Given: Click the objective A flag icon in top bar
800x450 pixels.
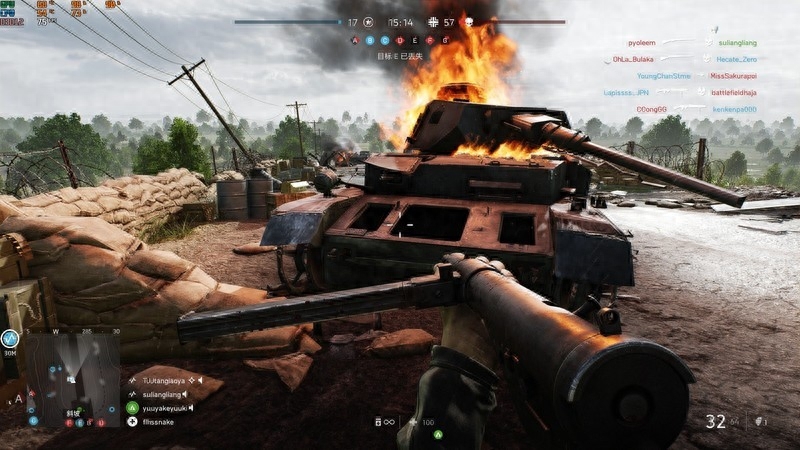Looking at the screenshot, I should coord(354,41).
